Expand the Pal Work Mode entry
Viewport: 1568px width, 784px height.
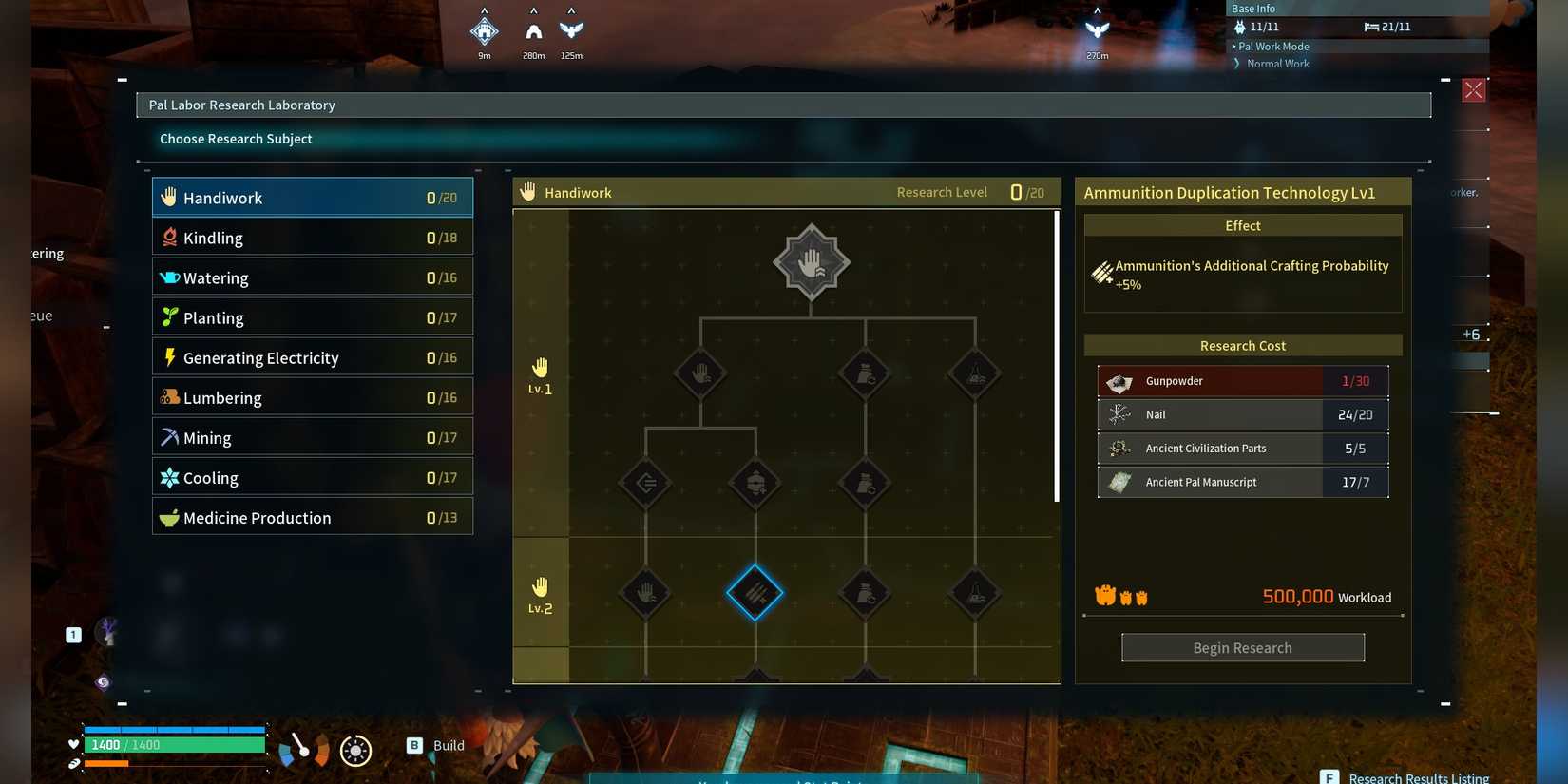pos(1272,47)
